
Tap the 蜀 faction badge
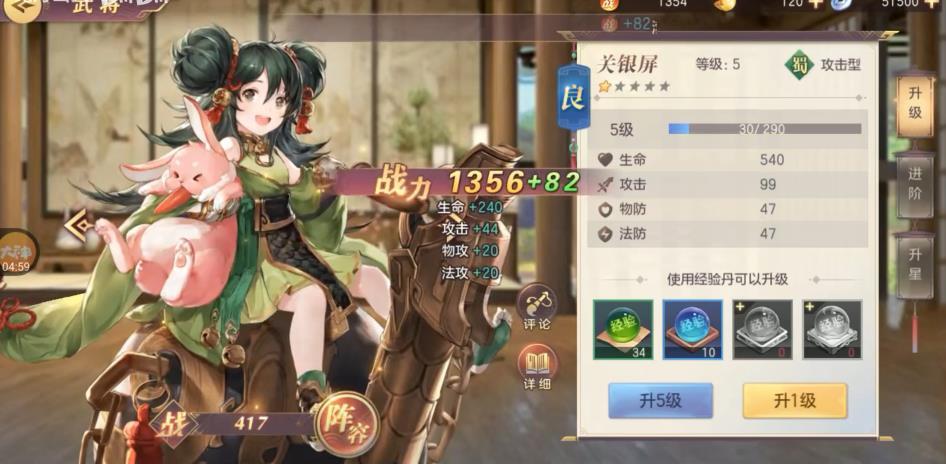point(799,65)
